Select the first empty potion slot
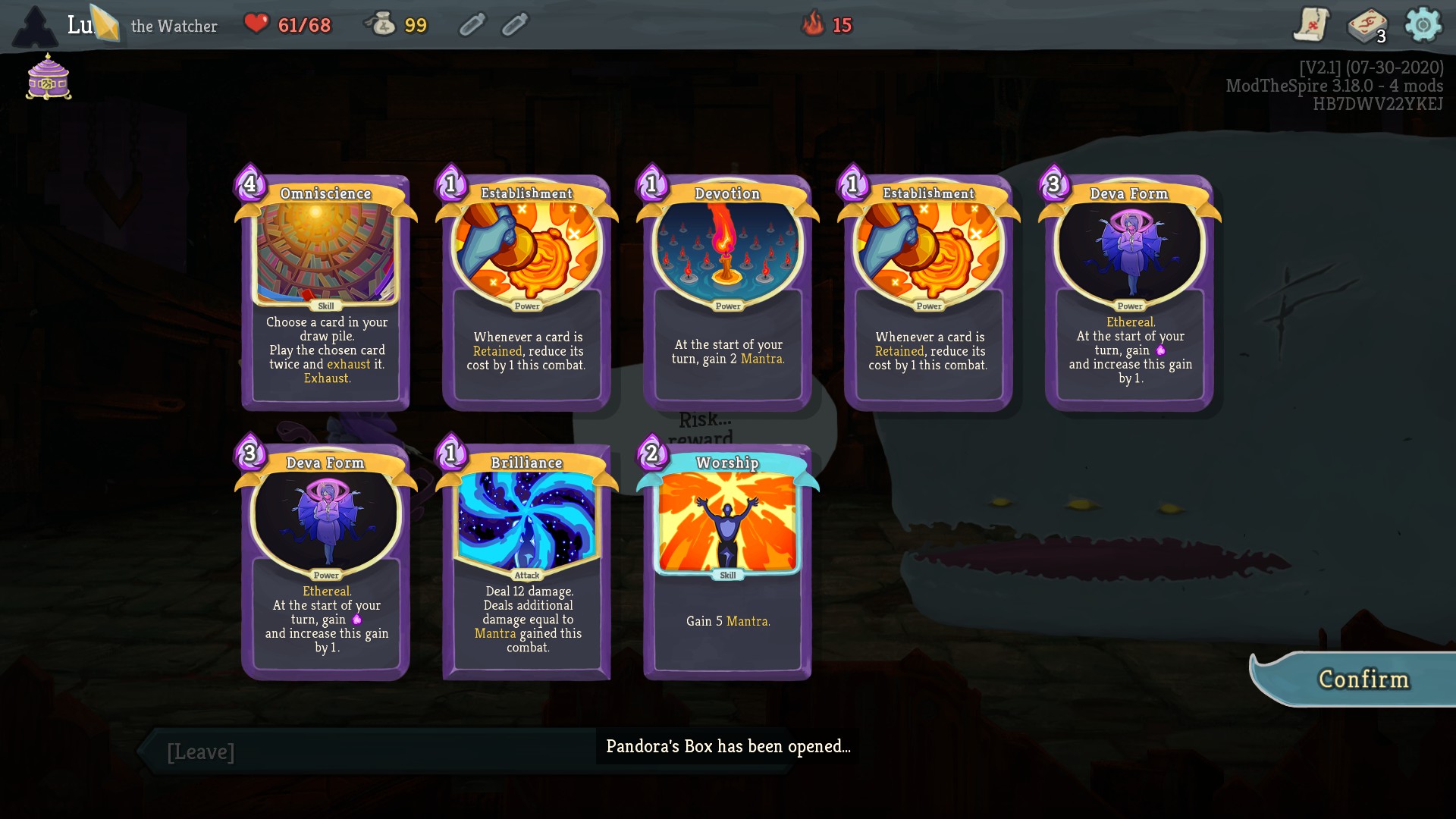This screenshot has width=1456, height=819. [472, 24]
